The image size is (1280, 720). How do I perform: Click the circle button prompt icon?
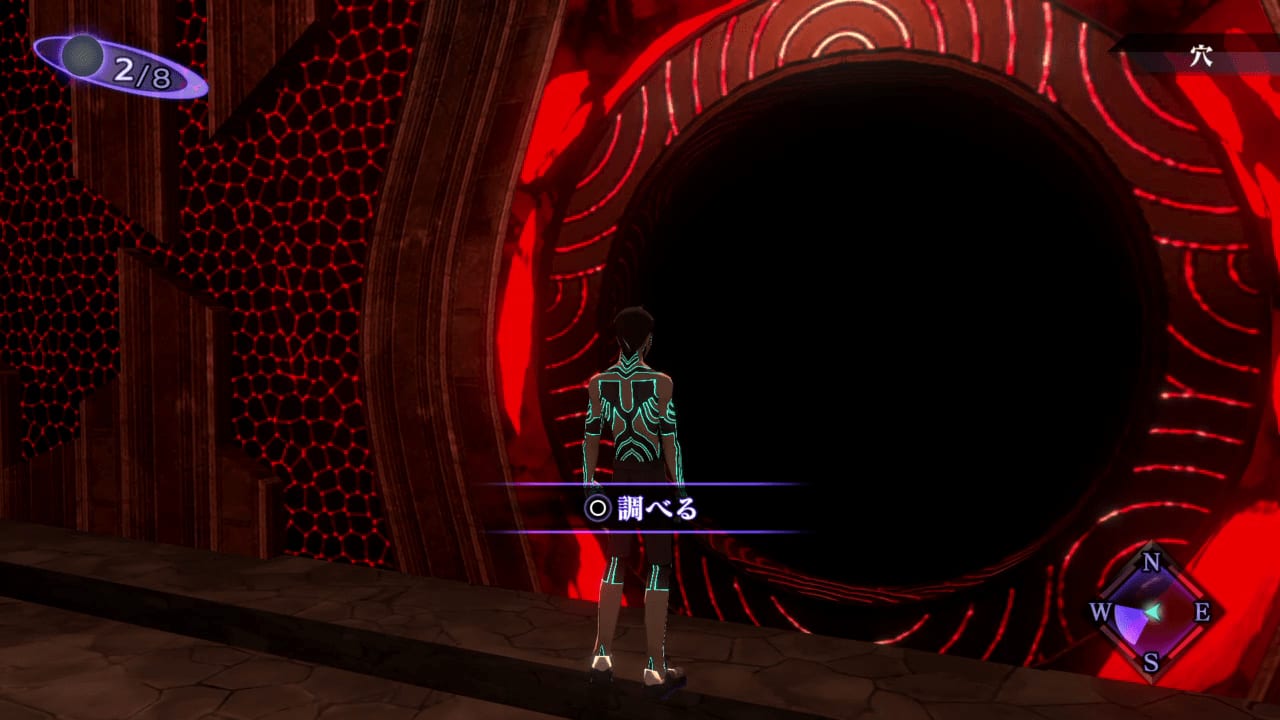(596, 507)
